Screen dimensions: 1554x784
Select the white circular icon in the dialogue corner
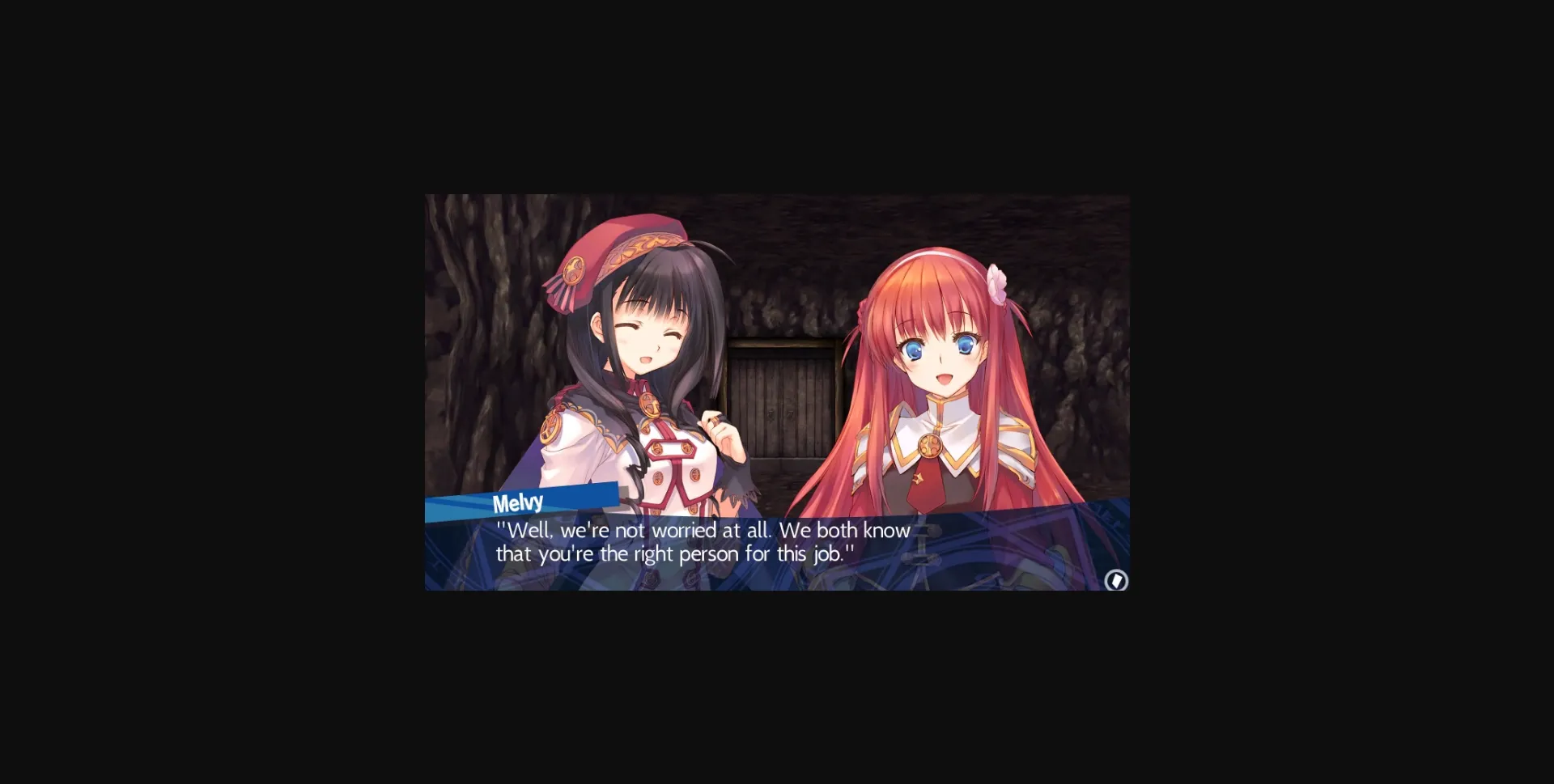[1117, 581]
